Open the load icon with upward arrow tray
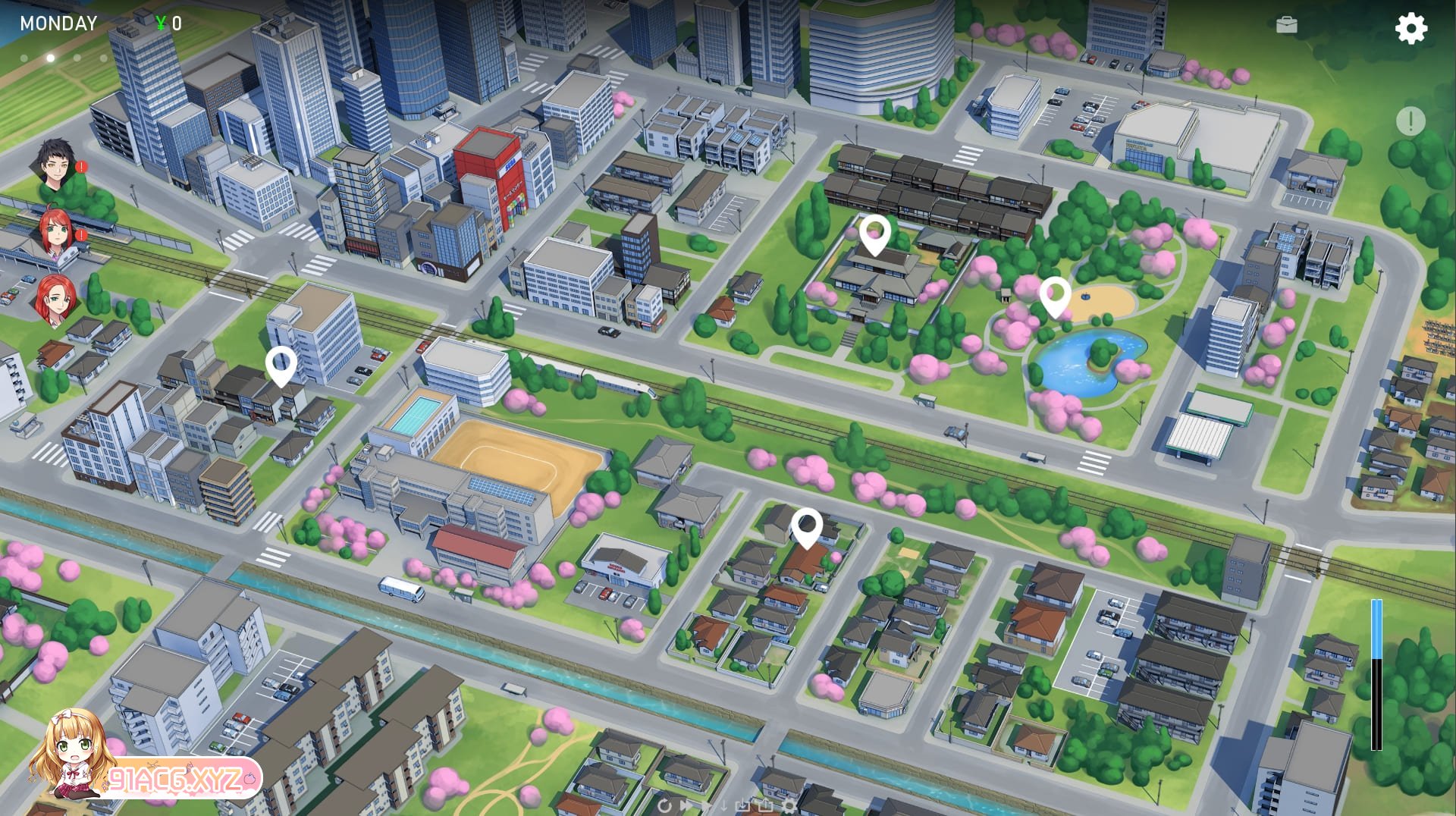The image size is (1456, 816). (766, 806)
